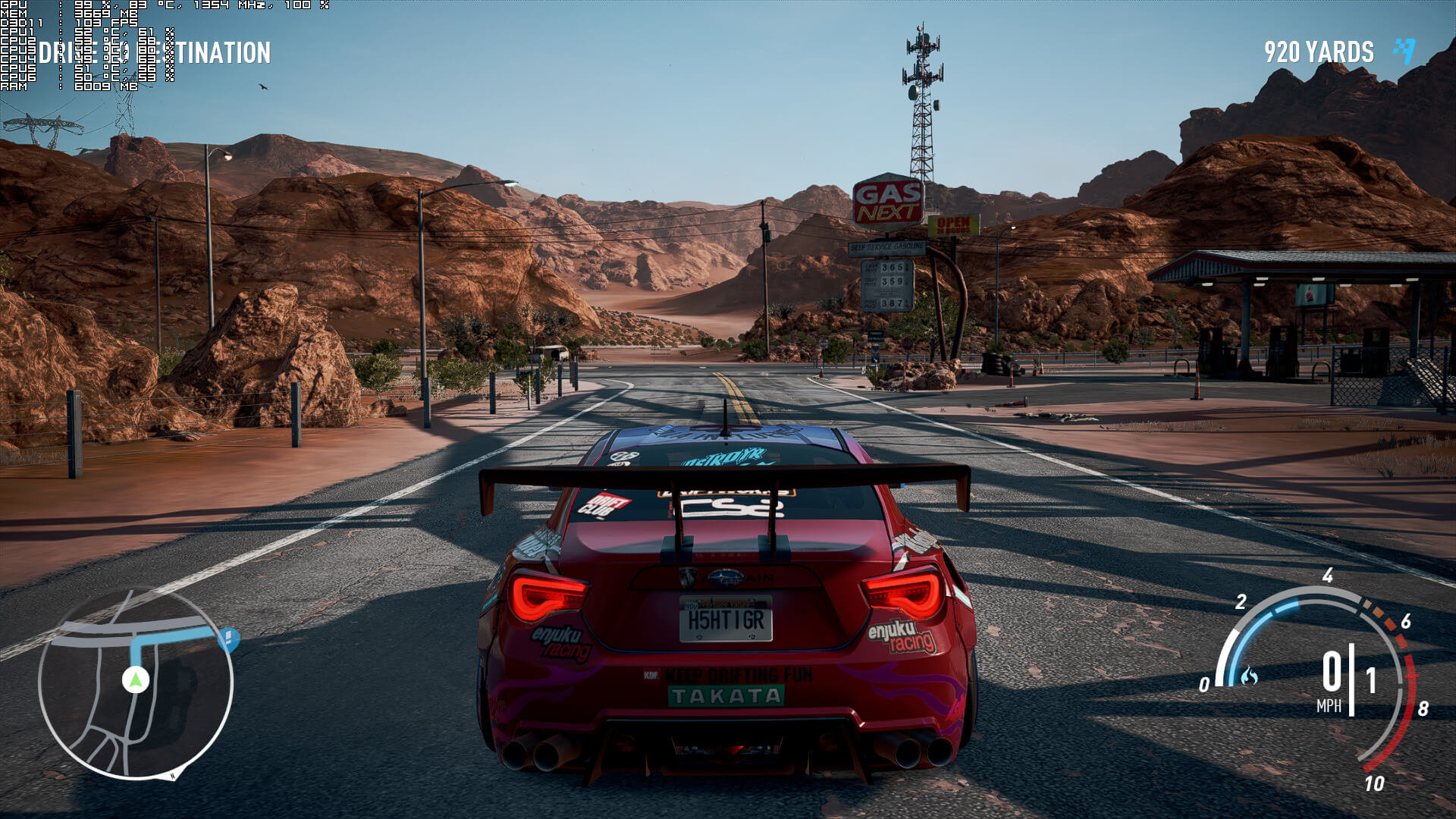Viewport: 1456px width, 819px height.
Task: Click the blue checkpoint icon beside the distance
Action: (x=1404, y=51)
